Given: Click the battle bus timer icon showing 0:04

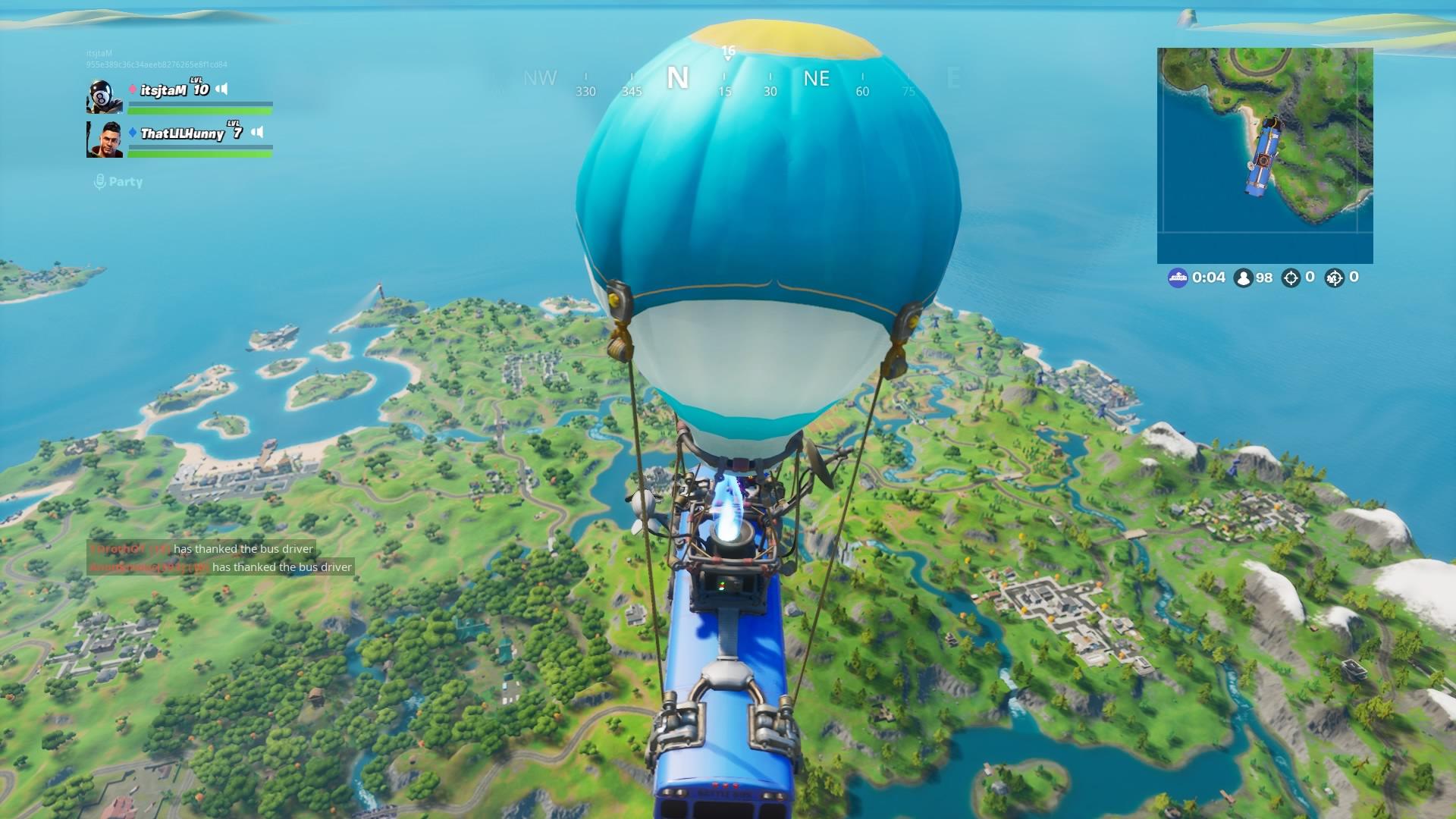Looking at the screenshot, I should [1178, 278].
